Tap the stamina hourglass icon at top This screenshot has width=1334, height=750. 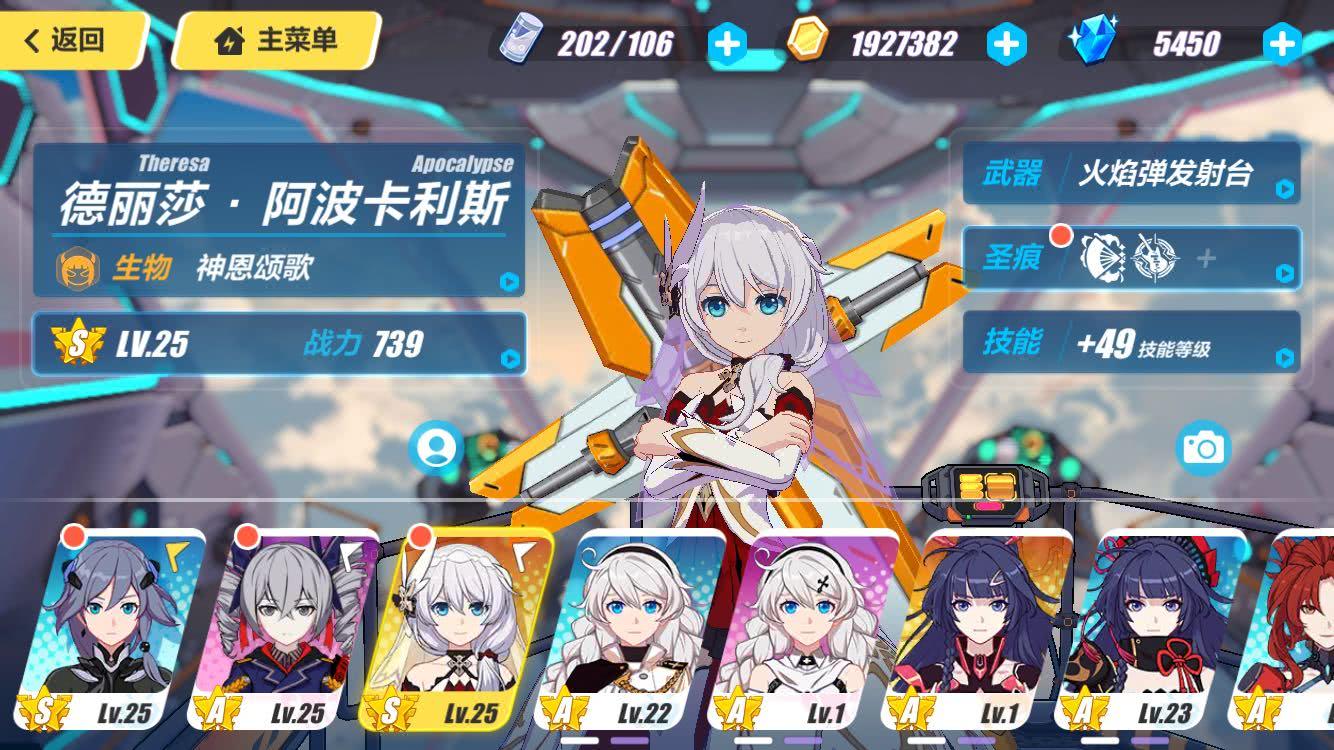(516, 42)
